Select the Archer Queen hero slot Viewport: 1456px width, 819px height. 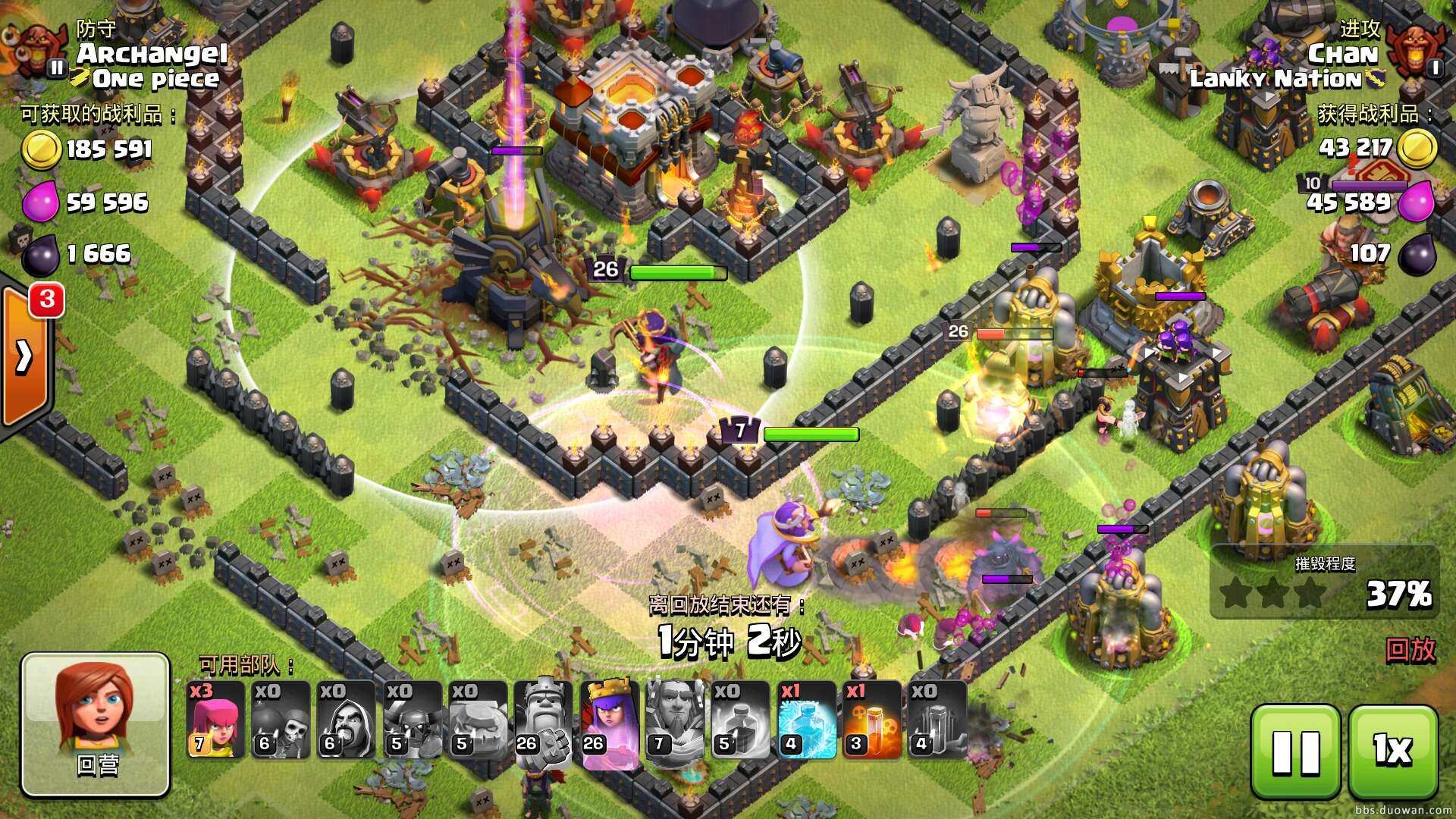[x=609, y=720]
